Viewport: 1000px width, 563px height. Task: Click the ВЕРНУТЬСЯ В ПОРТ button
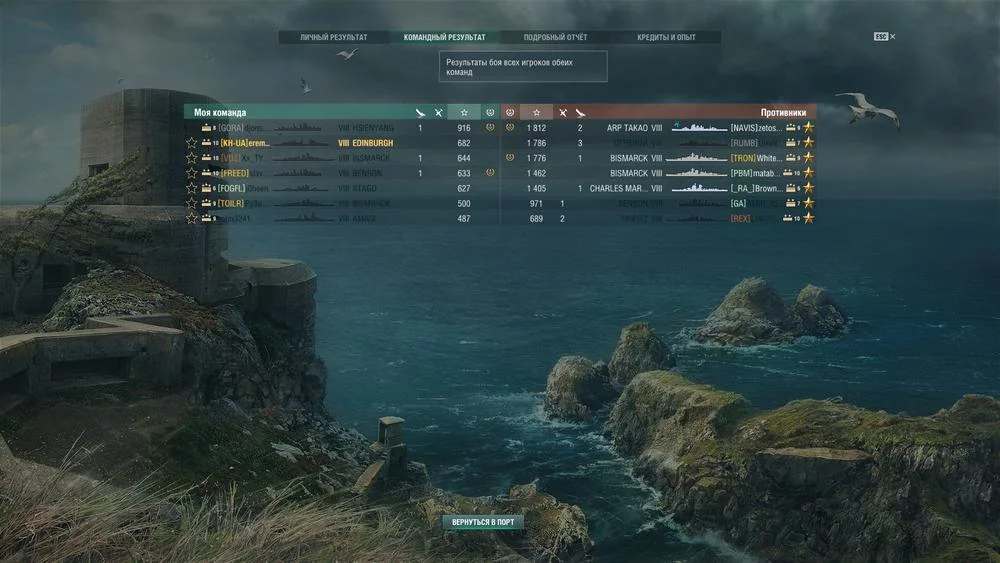point(483,522)
